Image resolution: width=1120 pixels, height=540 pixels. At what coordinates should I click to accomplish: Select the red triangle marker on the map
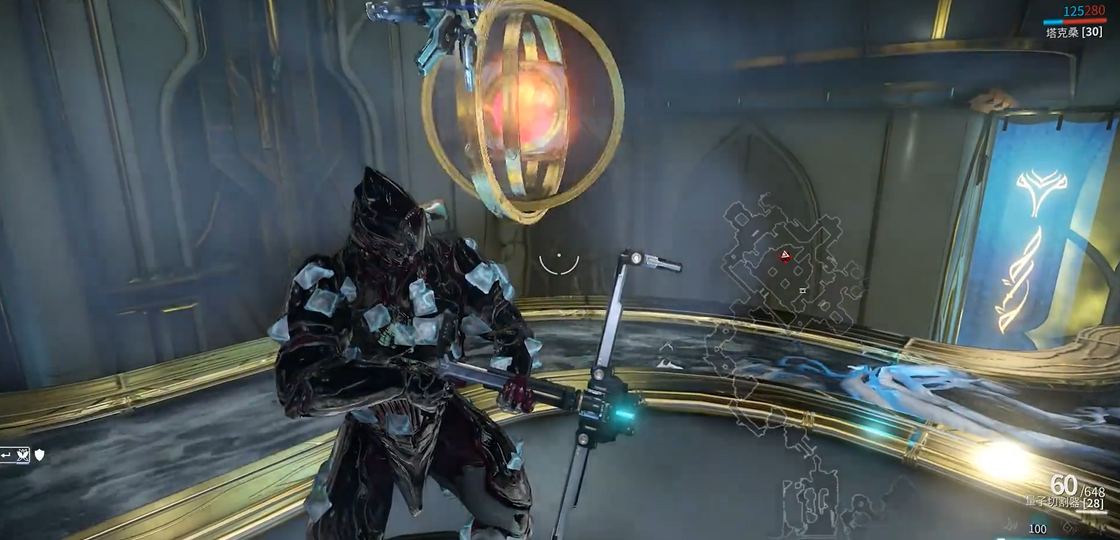point(787,257)
